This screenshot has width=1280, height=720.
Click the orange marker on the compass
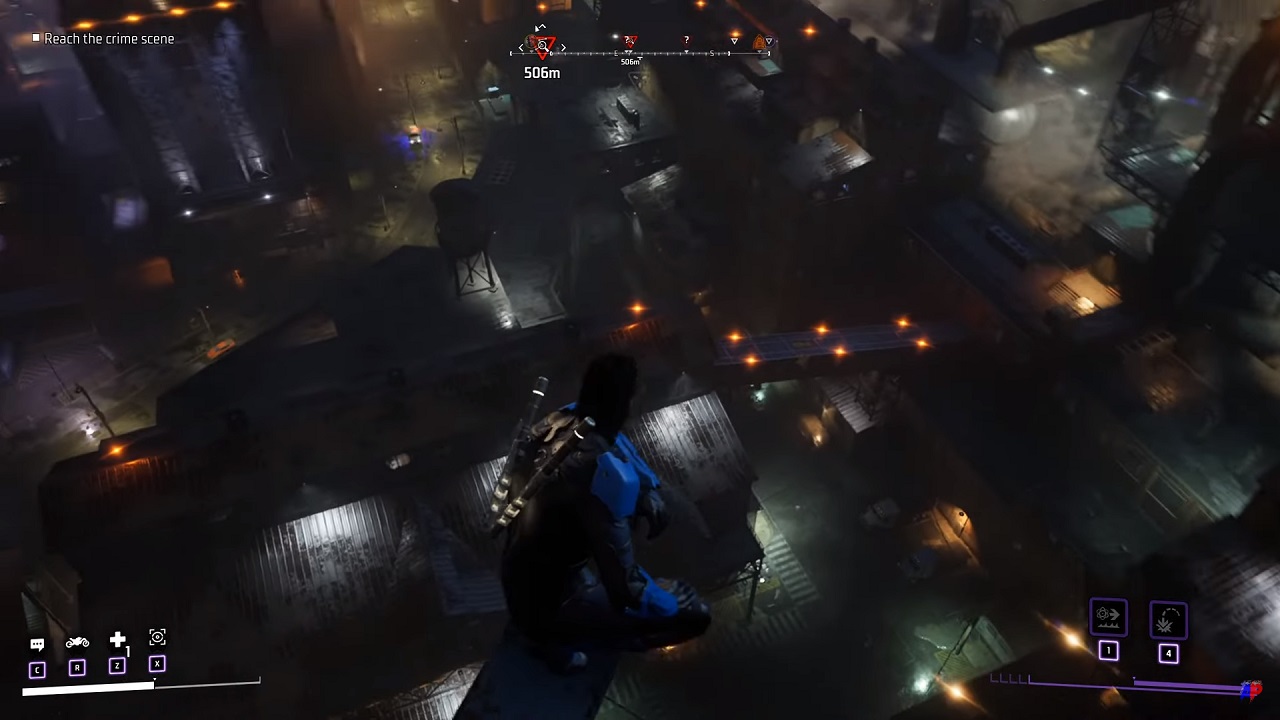760,43
